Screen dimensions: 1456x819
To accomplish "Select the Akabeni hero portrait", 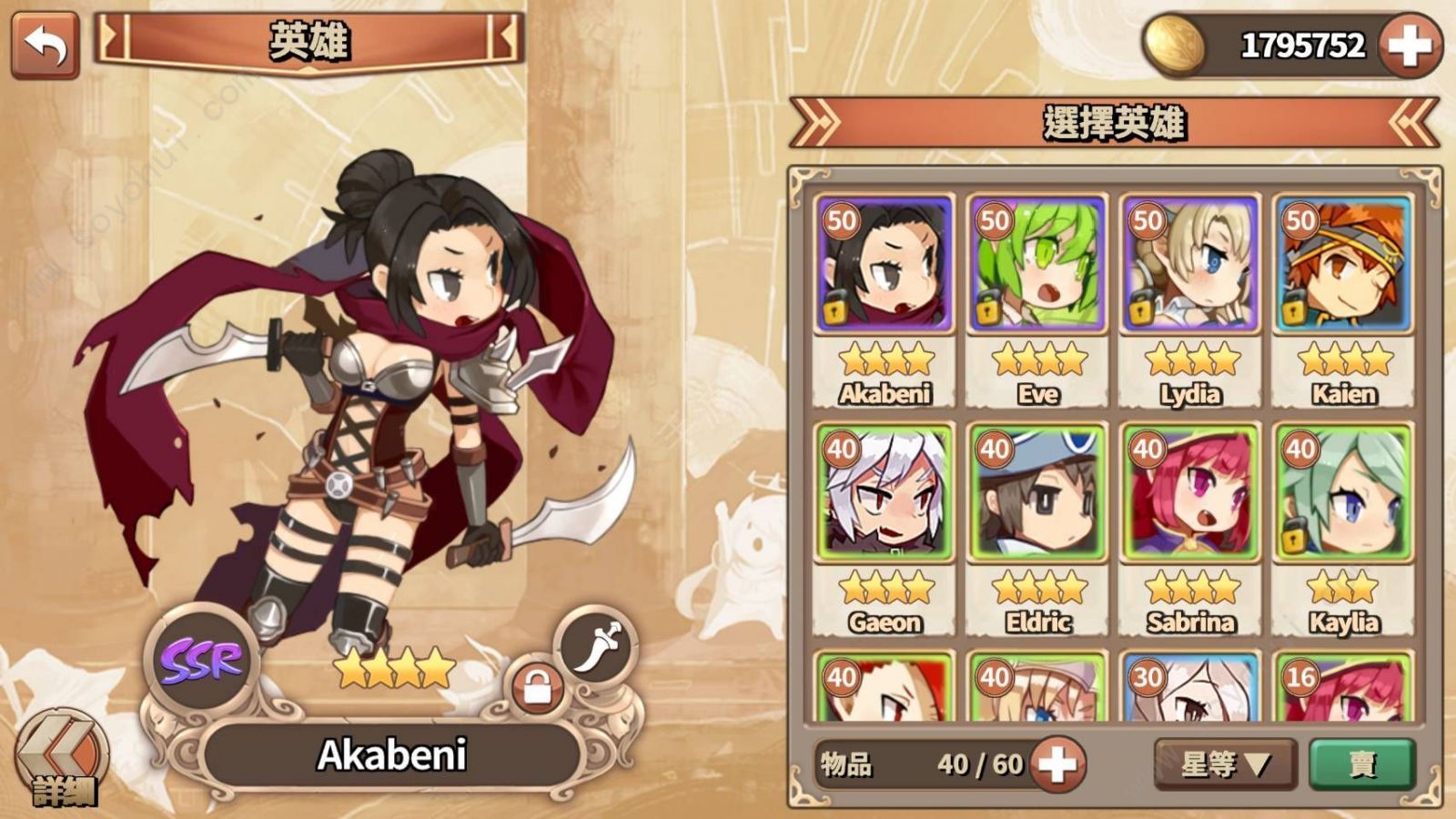I will [x=885, y=265].
